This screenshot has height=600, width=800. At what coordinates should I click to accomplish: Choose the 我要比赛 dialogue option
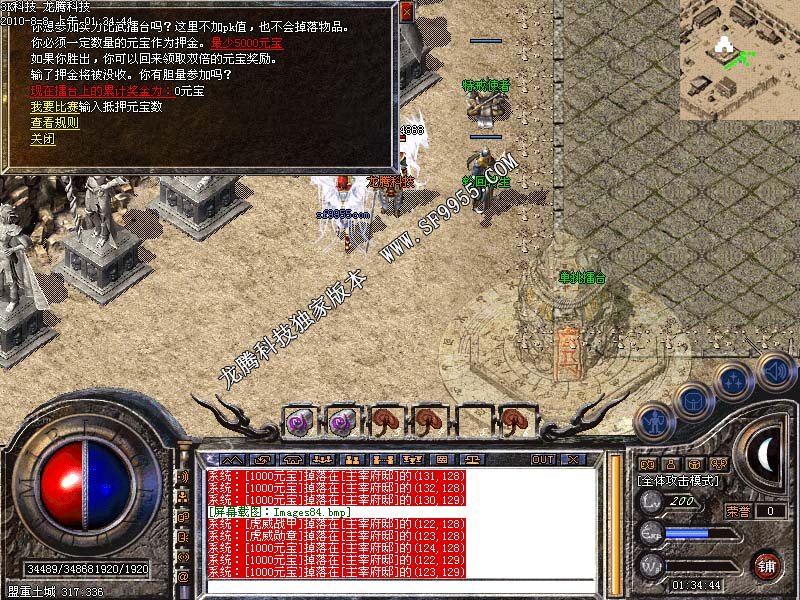54,106
